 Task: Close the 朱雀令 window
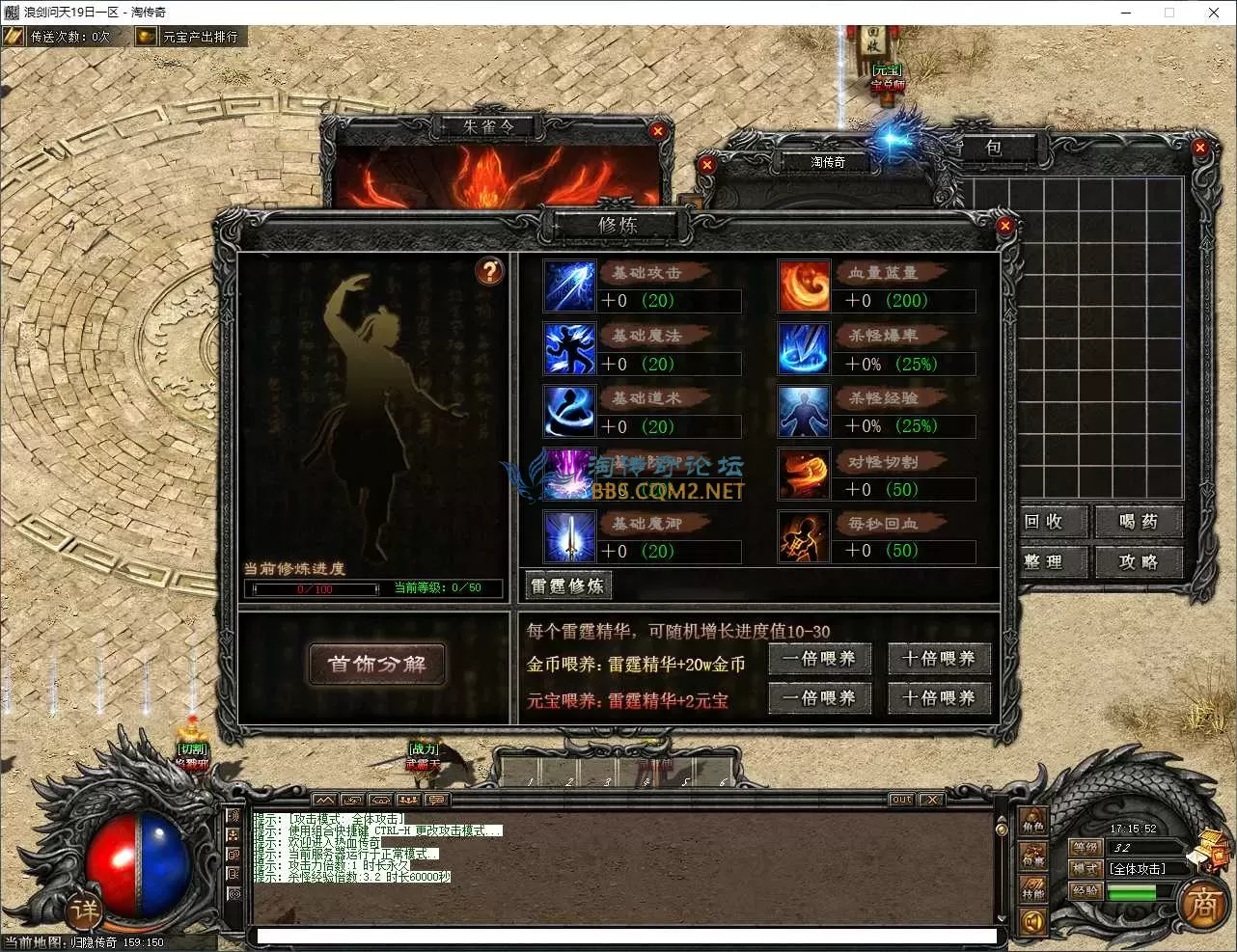tap(658, 131)
